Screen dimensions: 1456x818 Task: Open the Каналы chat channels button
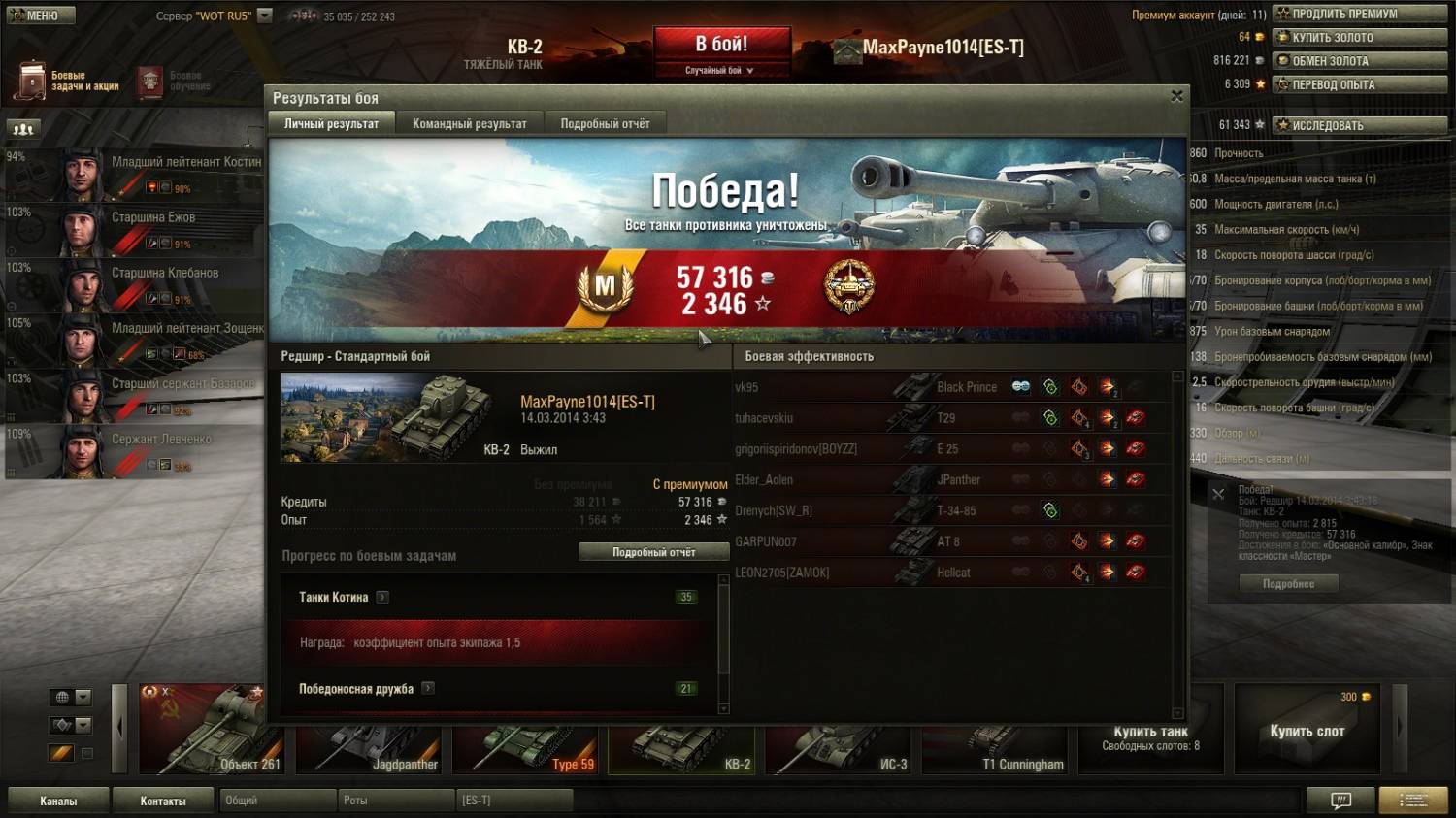coord(58,801)
